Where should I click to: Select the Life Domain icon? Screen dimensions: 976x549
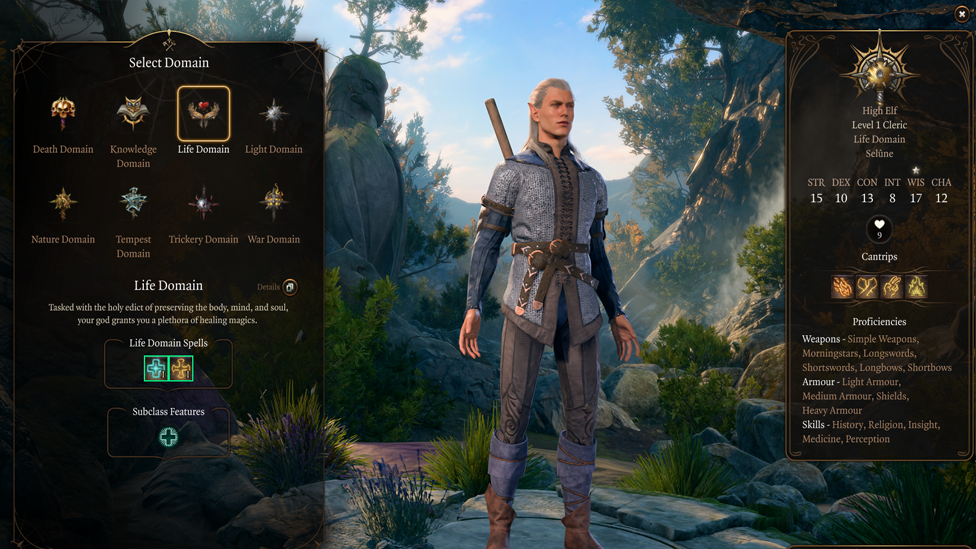pyautogui.click(x=204, y=114)
